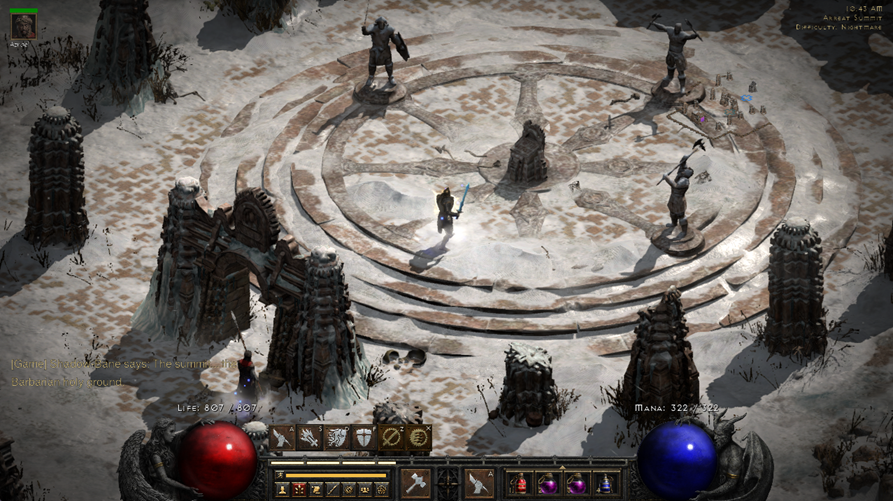Drink the purple potion beside the mana potion
Viewport: 893px width, 501px height.
pyautogui.click(x=577, y=484)
